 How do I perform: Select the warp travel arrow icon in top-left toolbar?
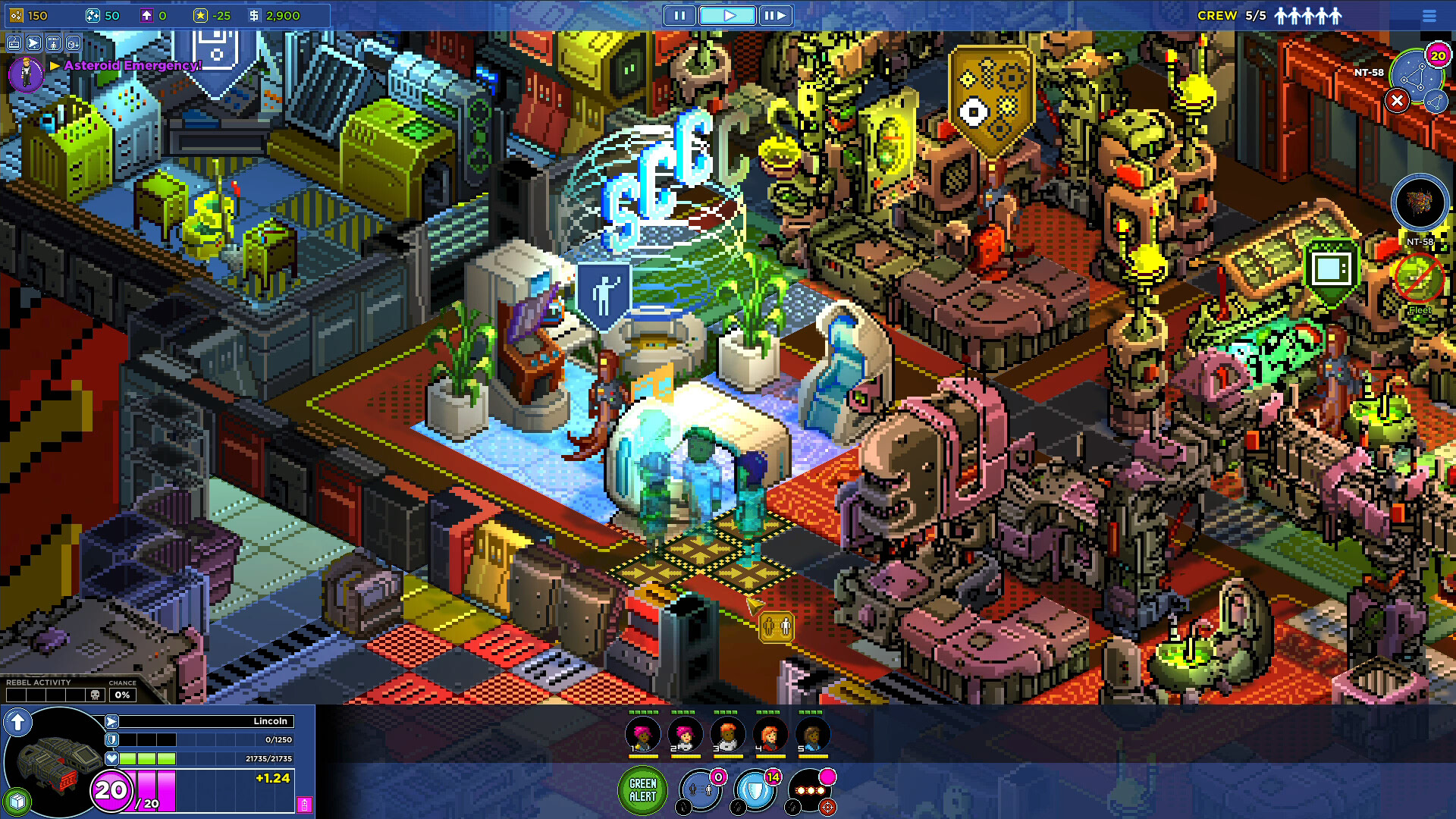coord(33,42)
